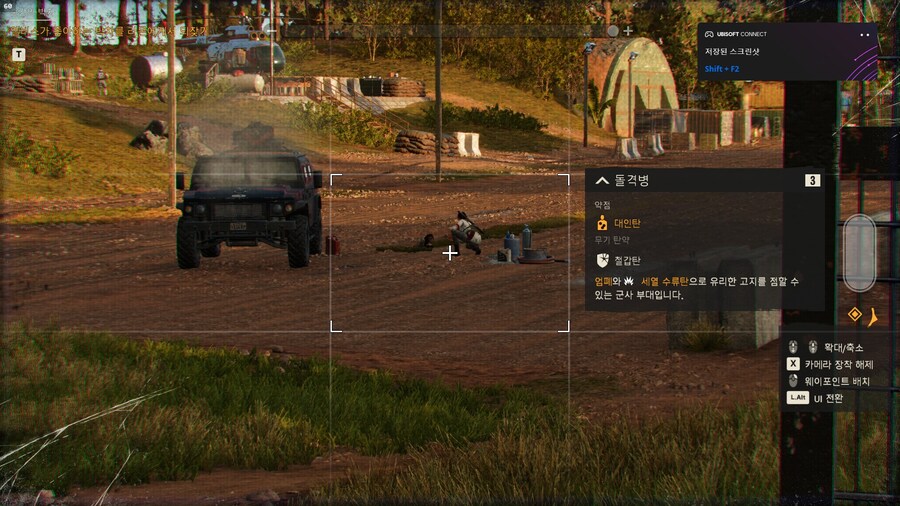Collapse the 돌격병 info panel chevron
Viewport: 900px width, 506px height.
602,181
